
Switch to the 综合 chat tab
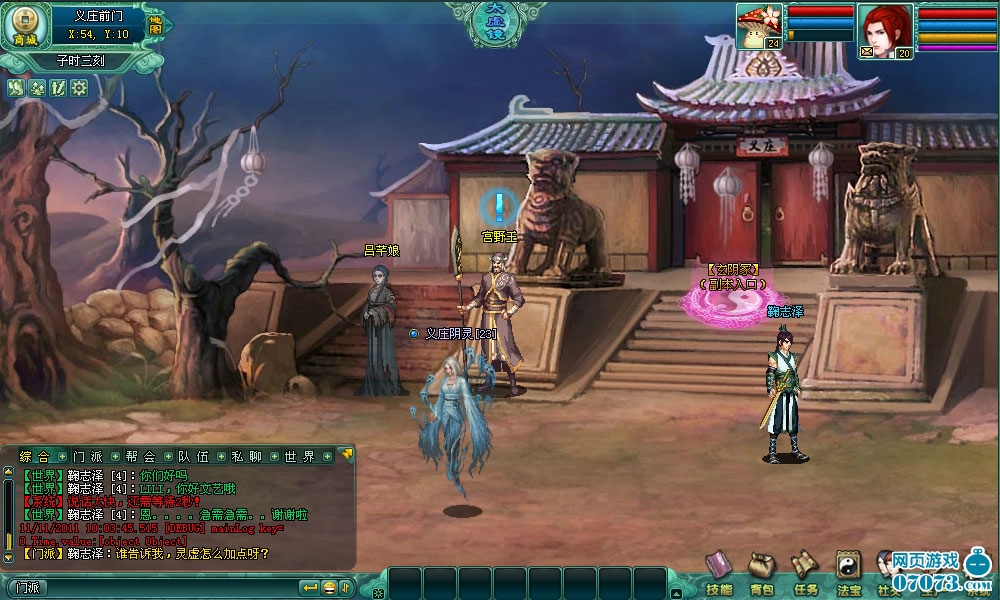37,456
